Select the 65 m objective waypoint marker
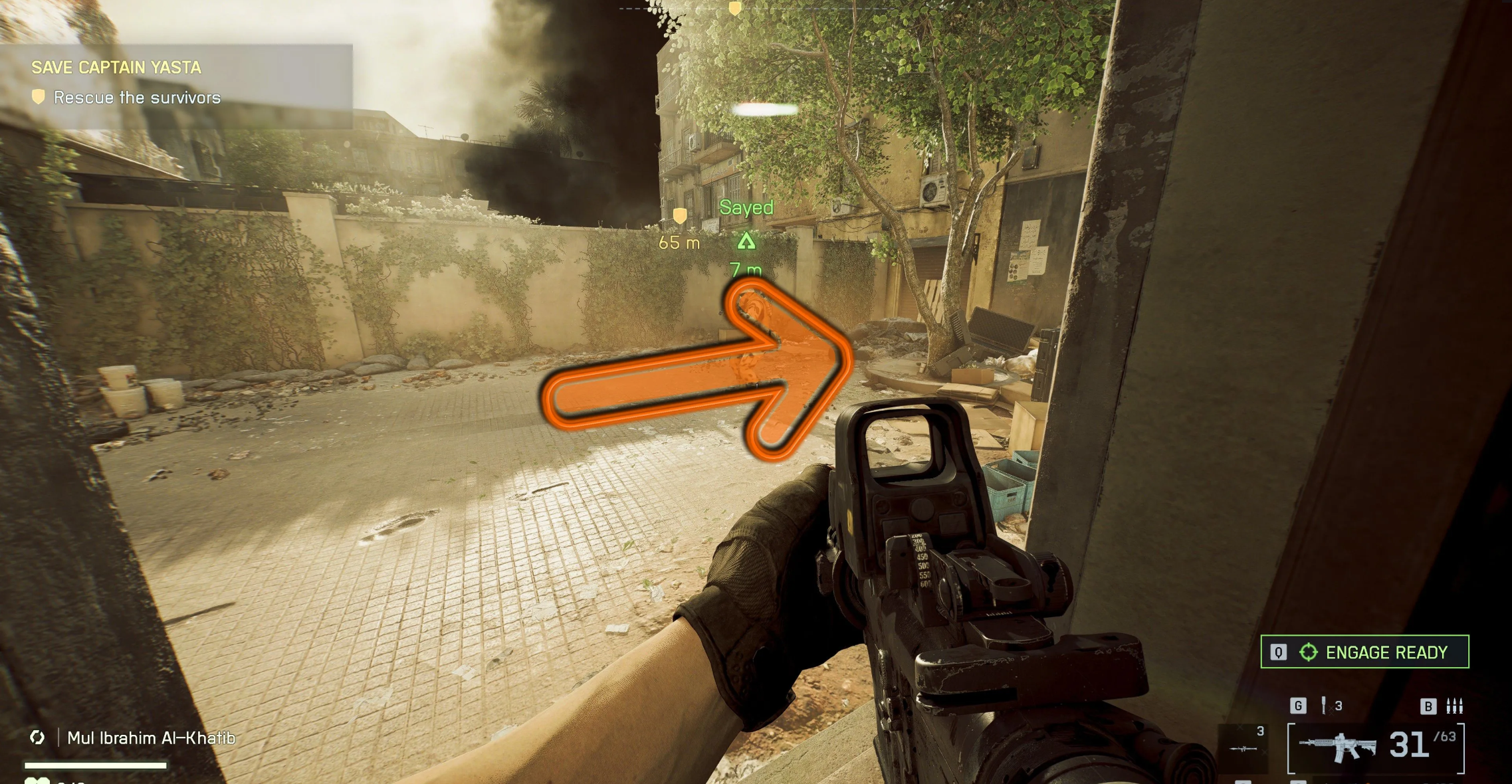The image size is (1512, 784). 679,216
